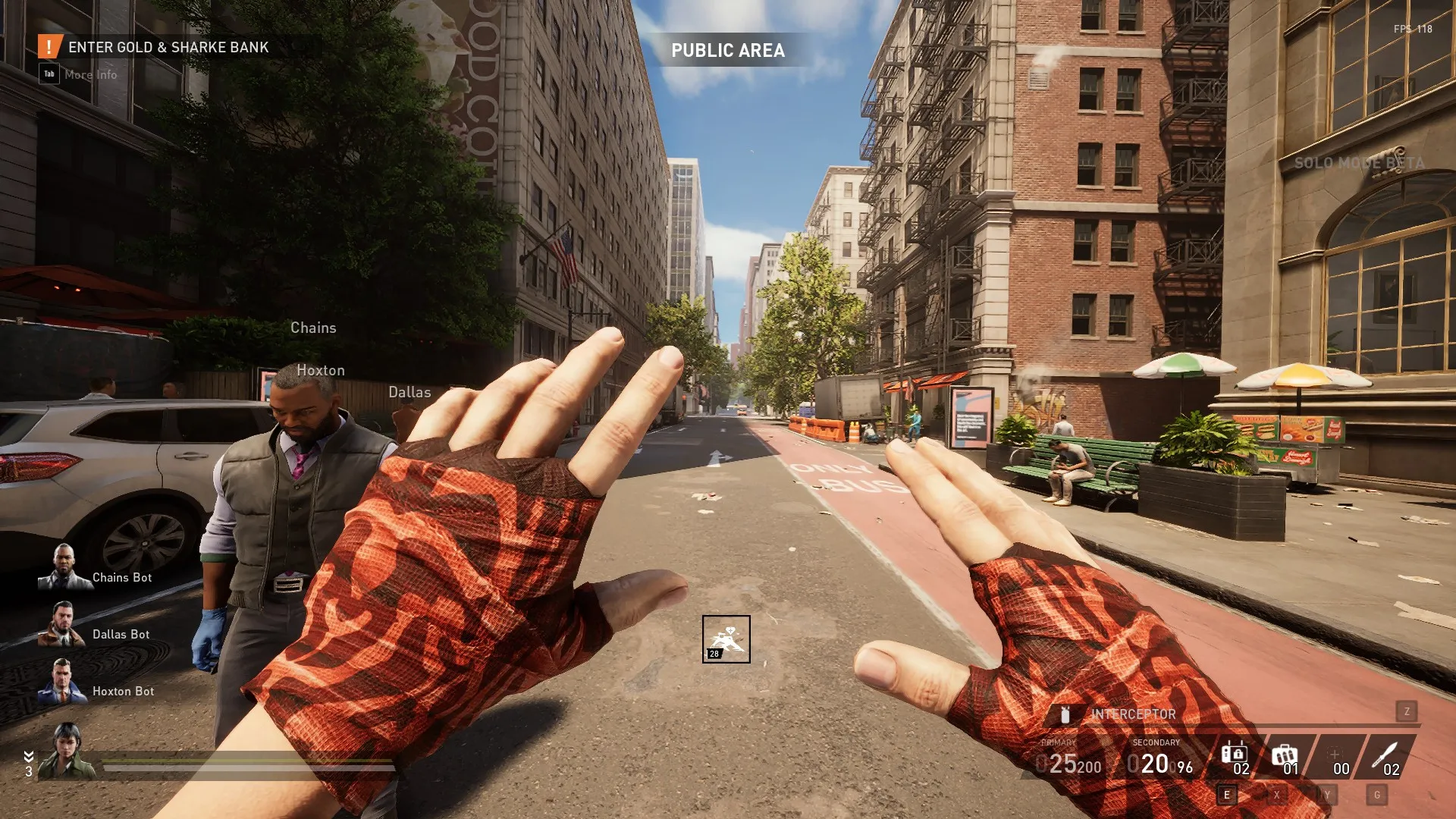
Task: Click your own character portrait
Action: coord(67,751)
